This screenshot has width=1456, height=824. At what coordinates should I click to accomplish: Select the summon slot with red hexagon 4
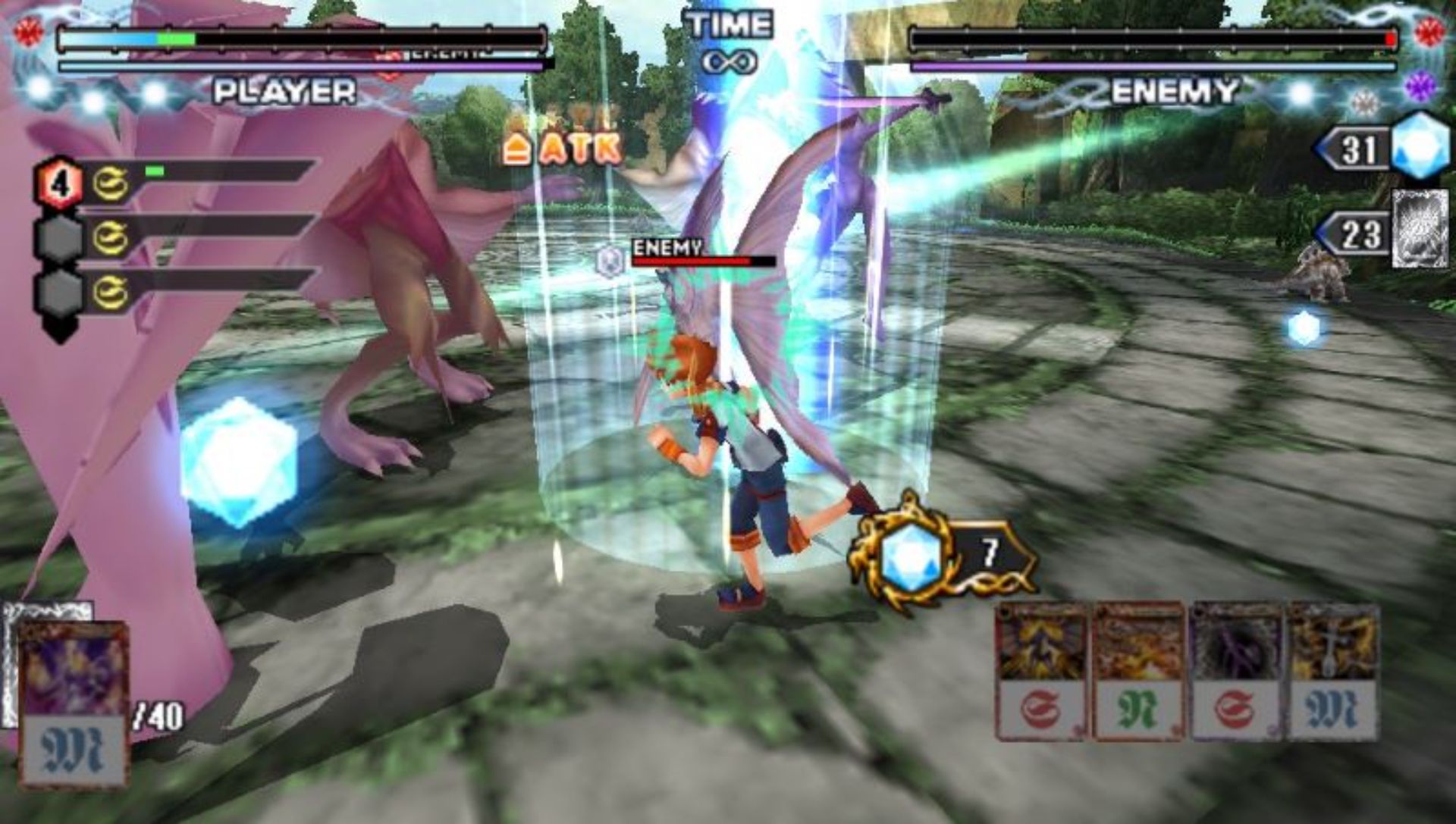click(58, 183)
